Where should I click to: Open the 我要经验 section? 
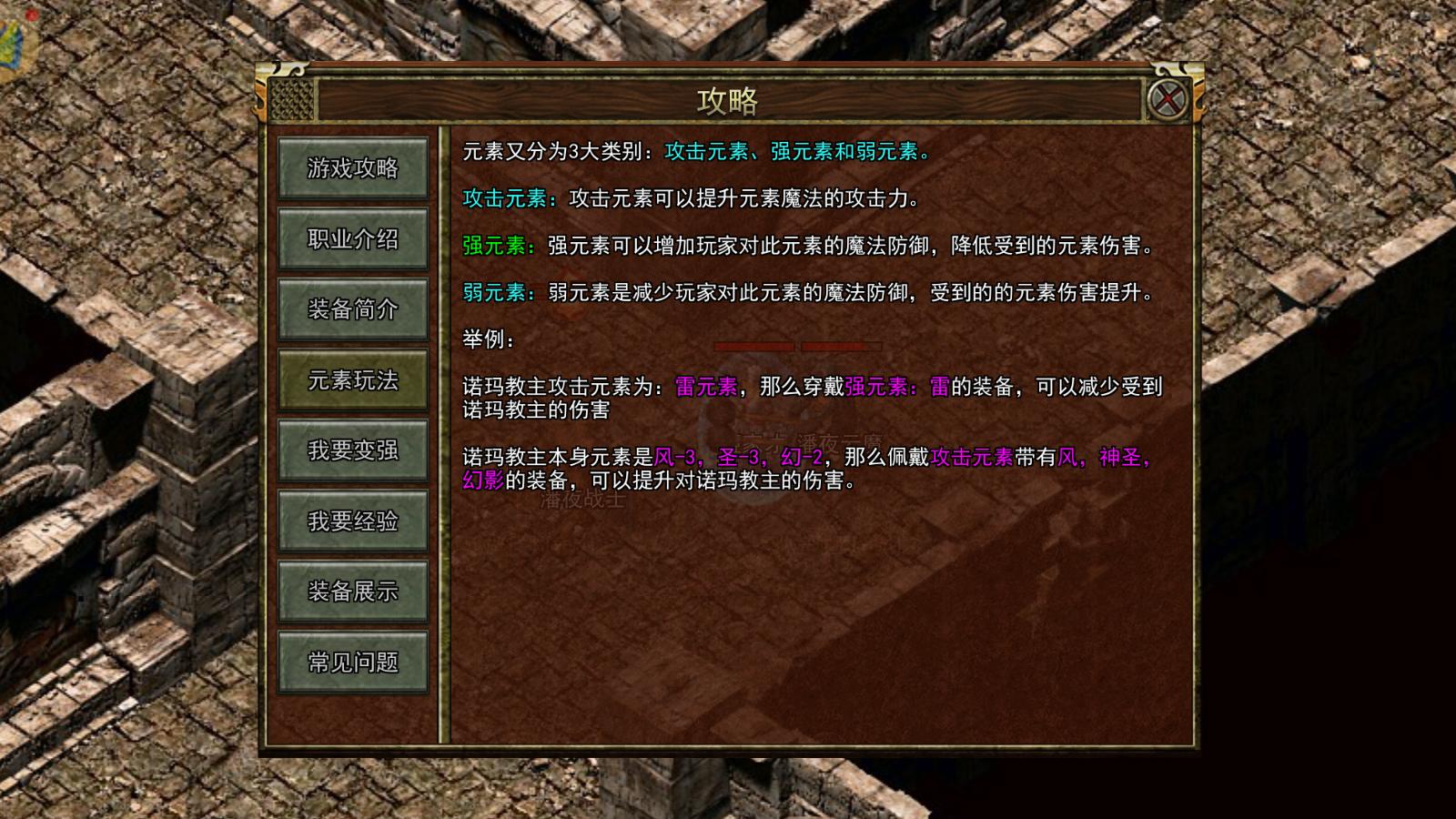[x=353, y=521]
